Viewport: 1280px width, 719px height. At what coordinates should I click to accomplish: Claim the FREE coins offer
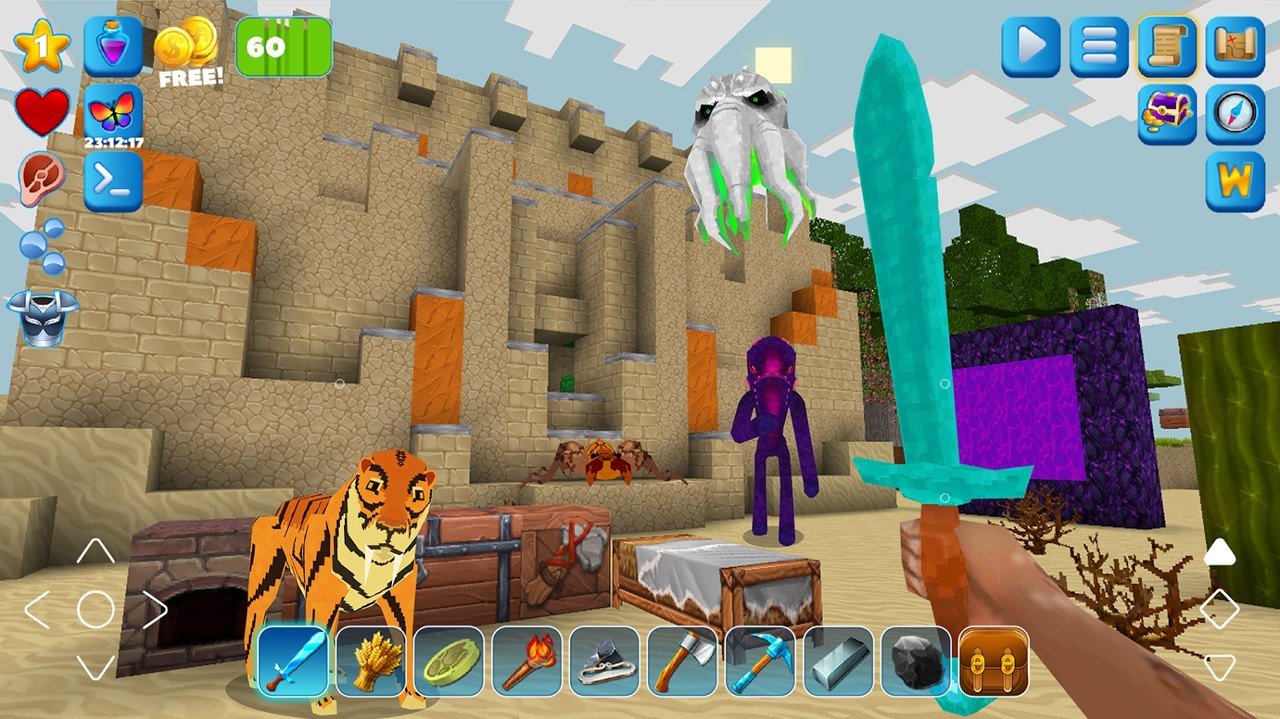pos(187,52)
